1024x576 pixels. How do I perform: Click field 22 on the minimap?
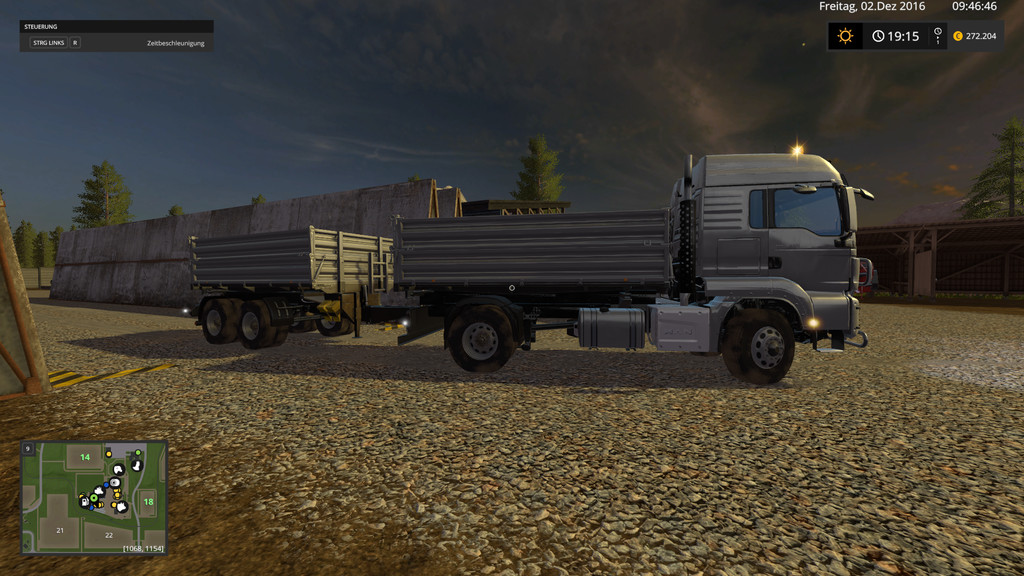point(109,535)
